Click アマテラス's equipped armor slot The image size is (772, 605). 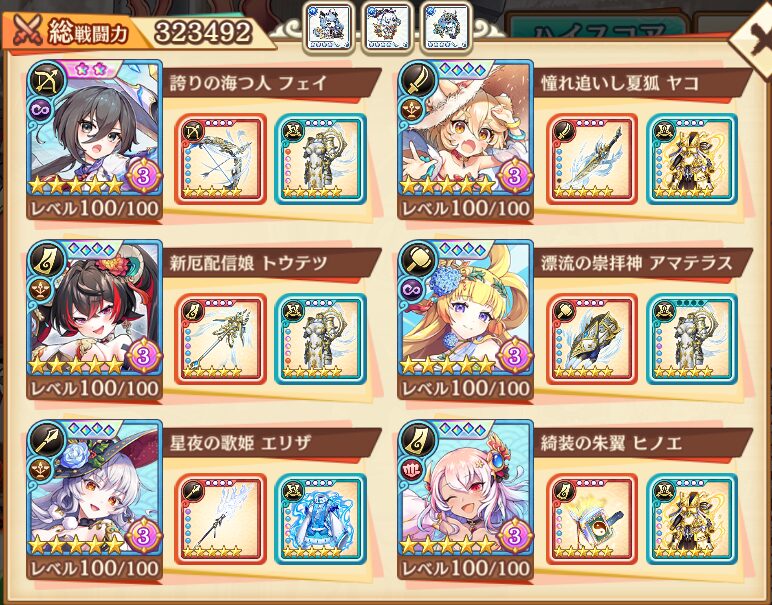[x=691, y=338]
